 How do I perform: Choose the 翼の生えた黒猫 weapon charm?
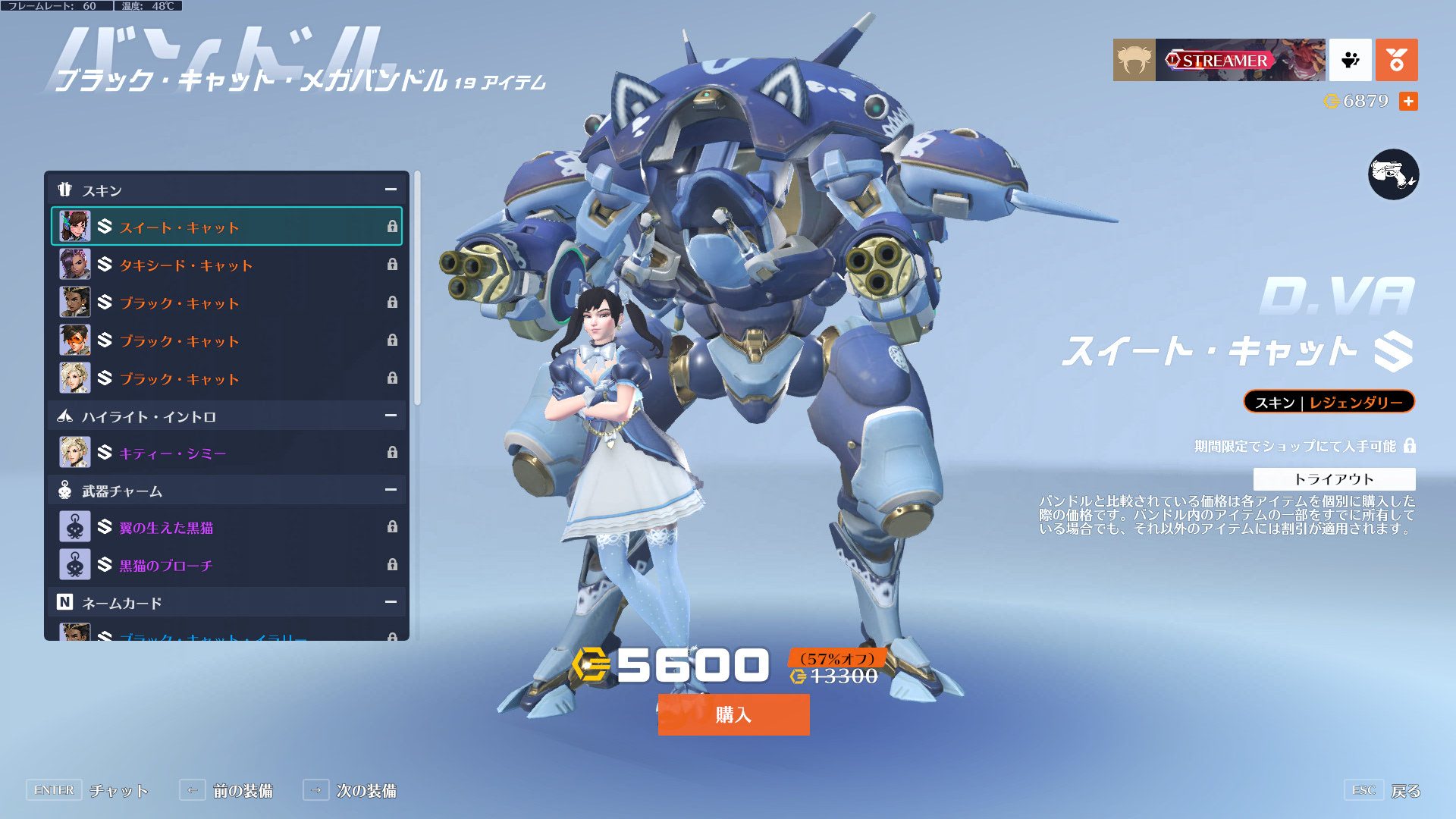click(x=226, y=527)
